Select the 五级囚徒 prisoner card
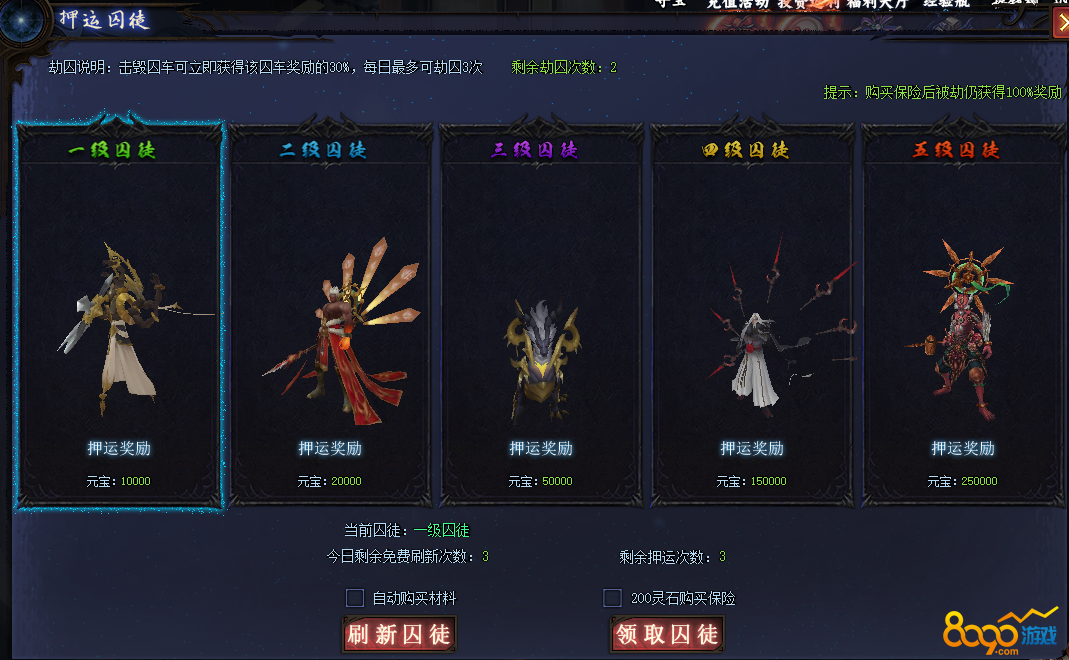 (x=963, y=315)
